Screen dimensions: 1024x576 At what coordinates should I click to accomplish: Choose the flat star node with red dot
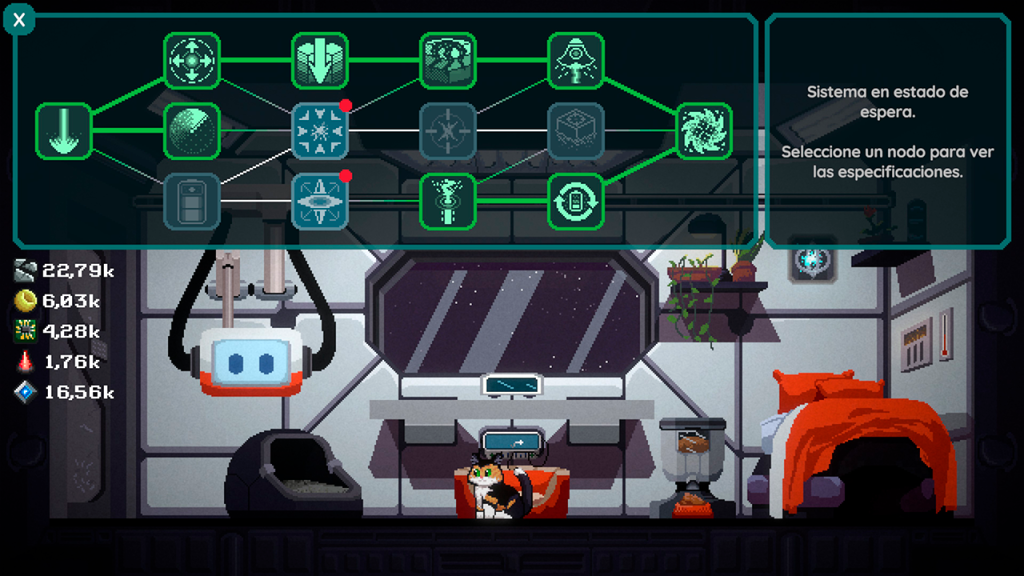tap(320, 201)
